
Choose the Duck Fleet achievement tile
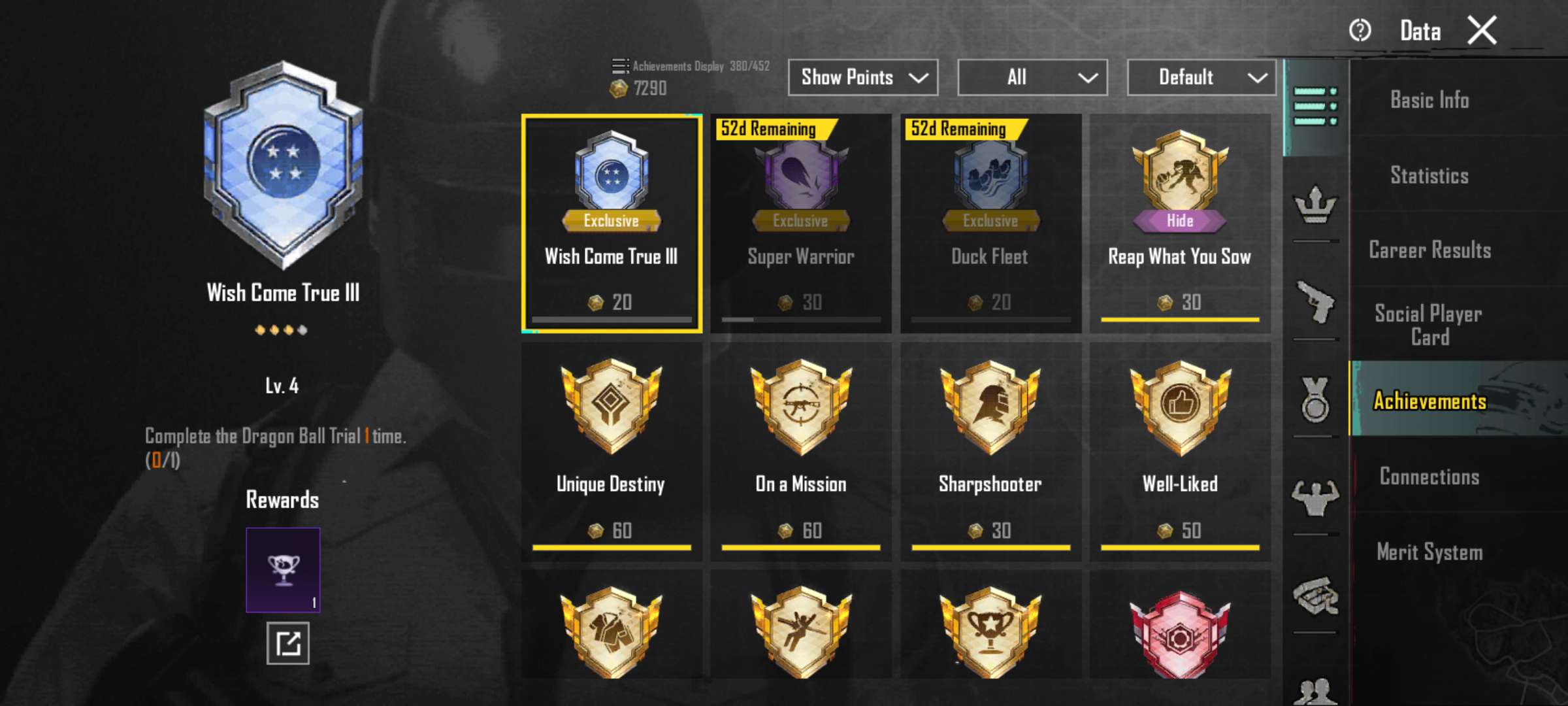(x=990, y=224)
